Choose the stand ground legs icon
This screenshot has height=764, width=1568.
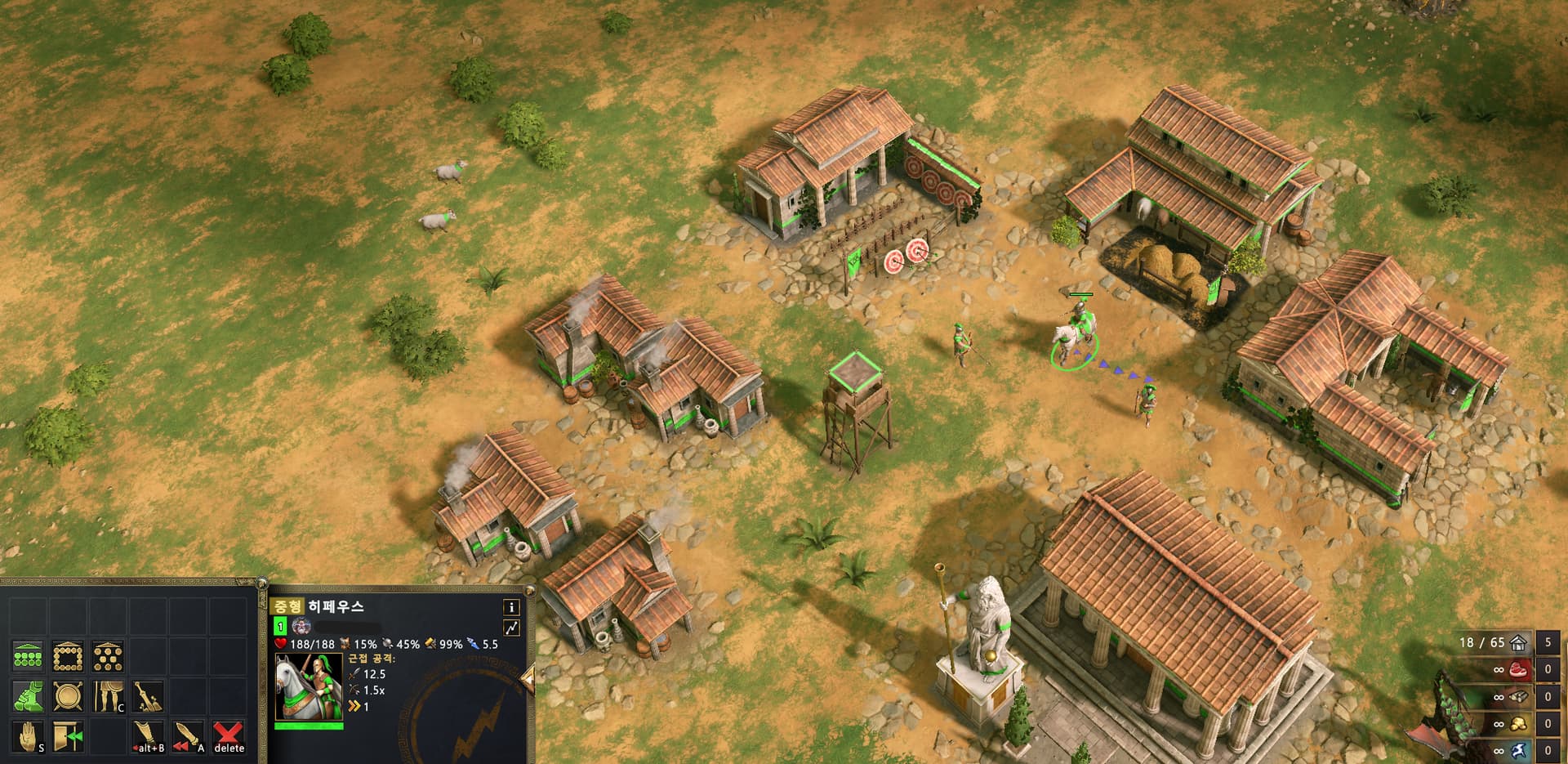(108, 696)
